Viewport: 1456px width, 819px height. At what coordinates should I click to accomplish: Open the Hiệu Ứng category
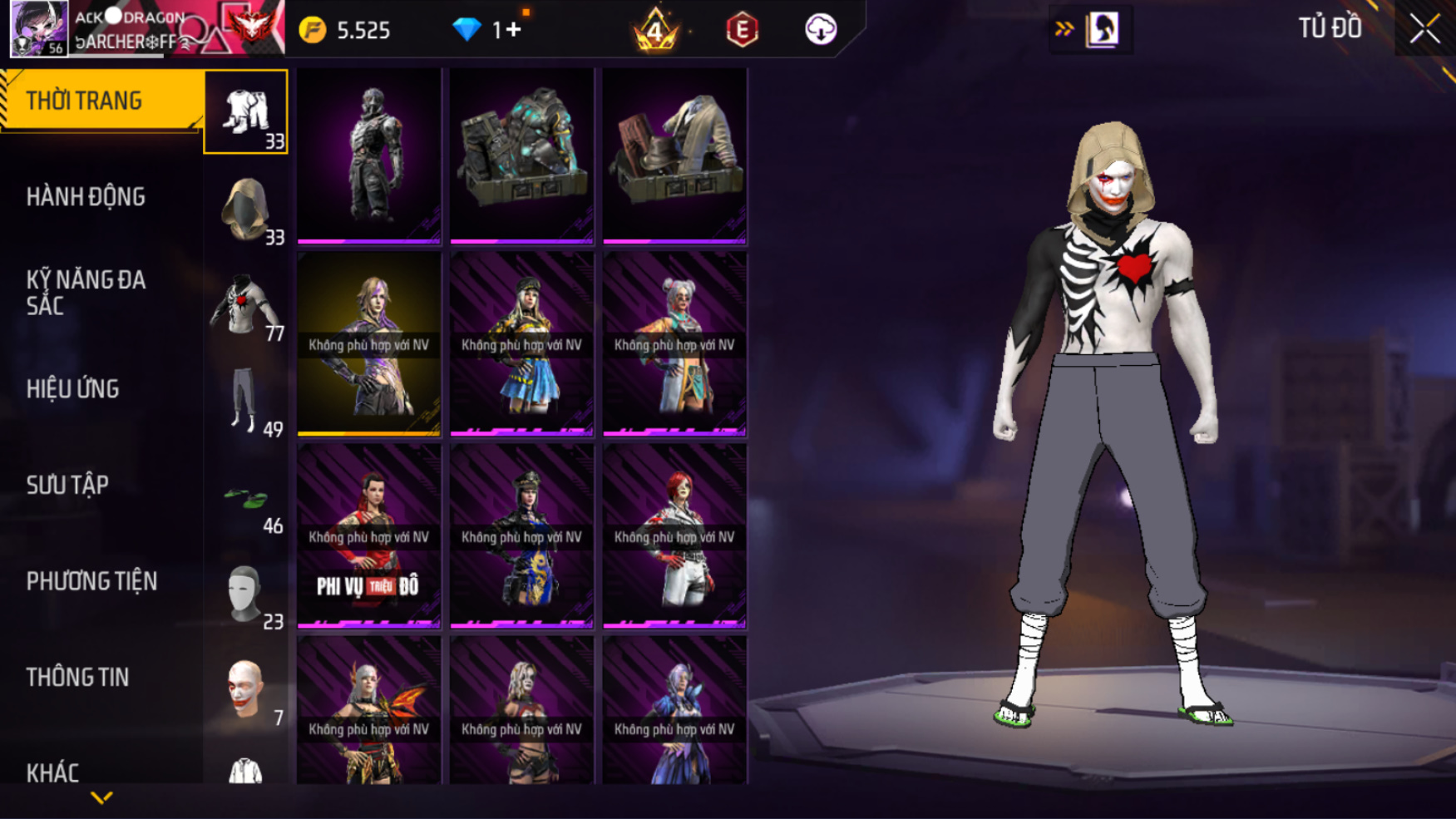click(72, 389)
